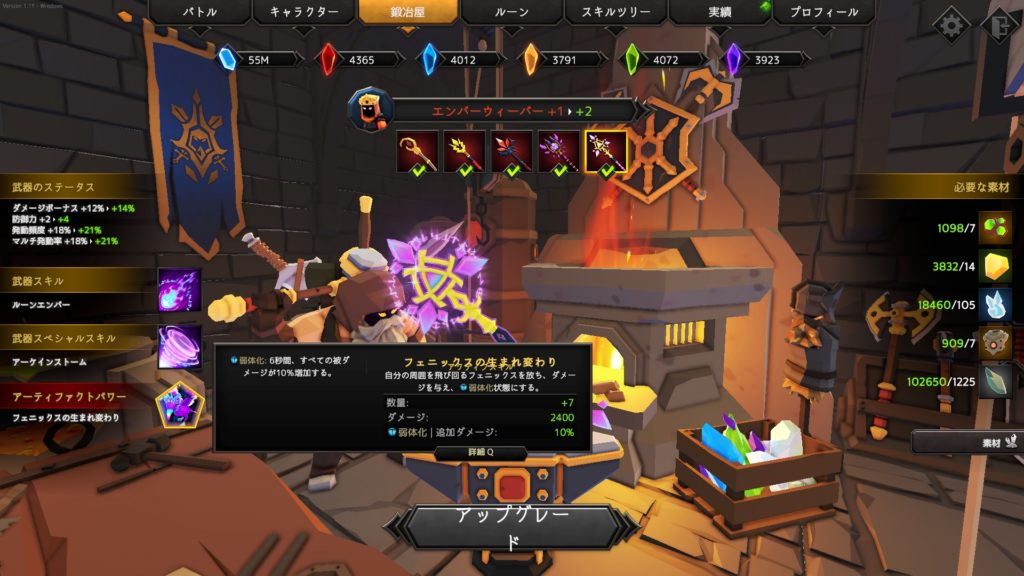Select the フェニックスの生まれ変わり artifact power icon
The width and height of the screenshot is (1024, 576).
pyautogui.click(x=179, y=404)
